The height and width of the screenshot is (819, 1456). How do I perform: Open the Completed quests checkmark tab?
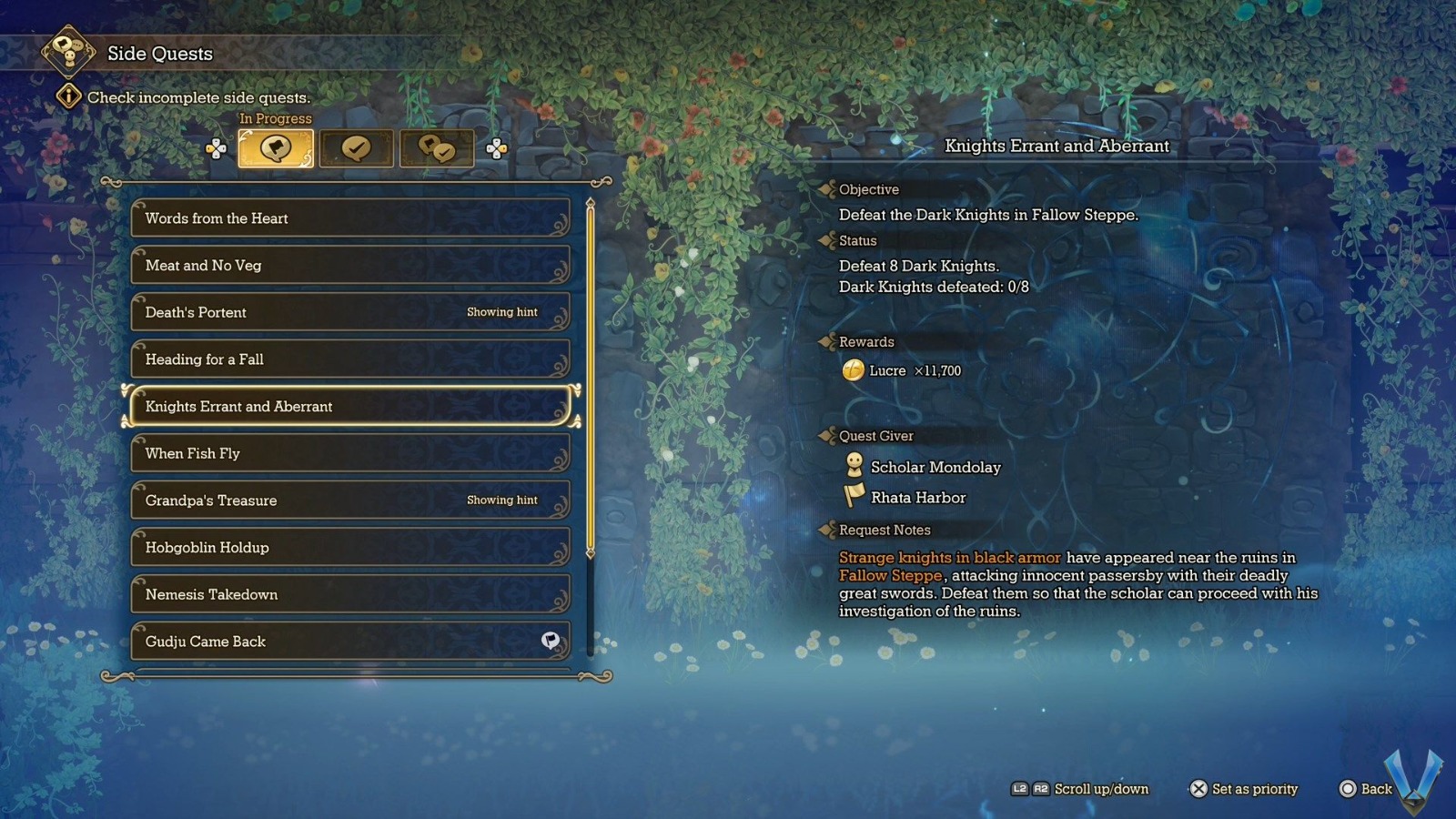[x=357, y=147]
